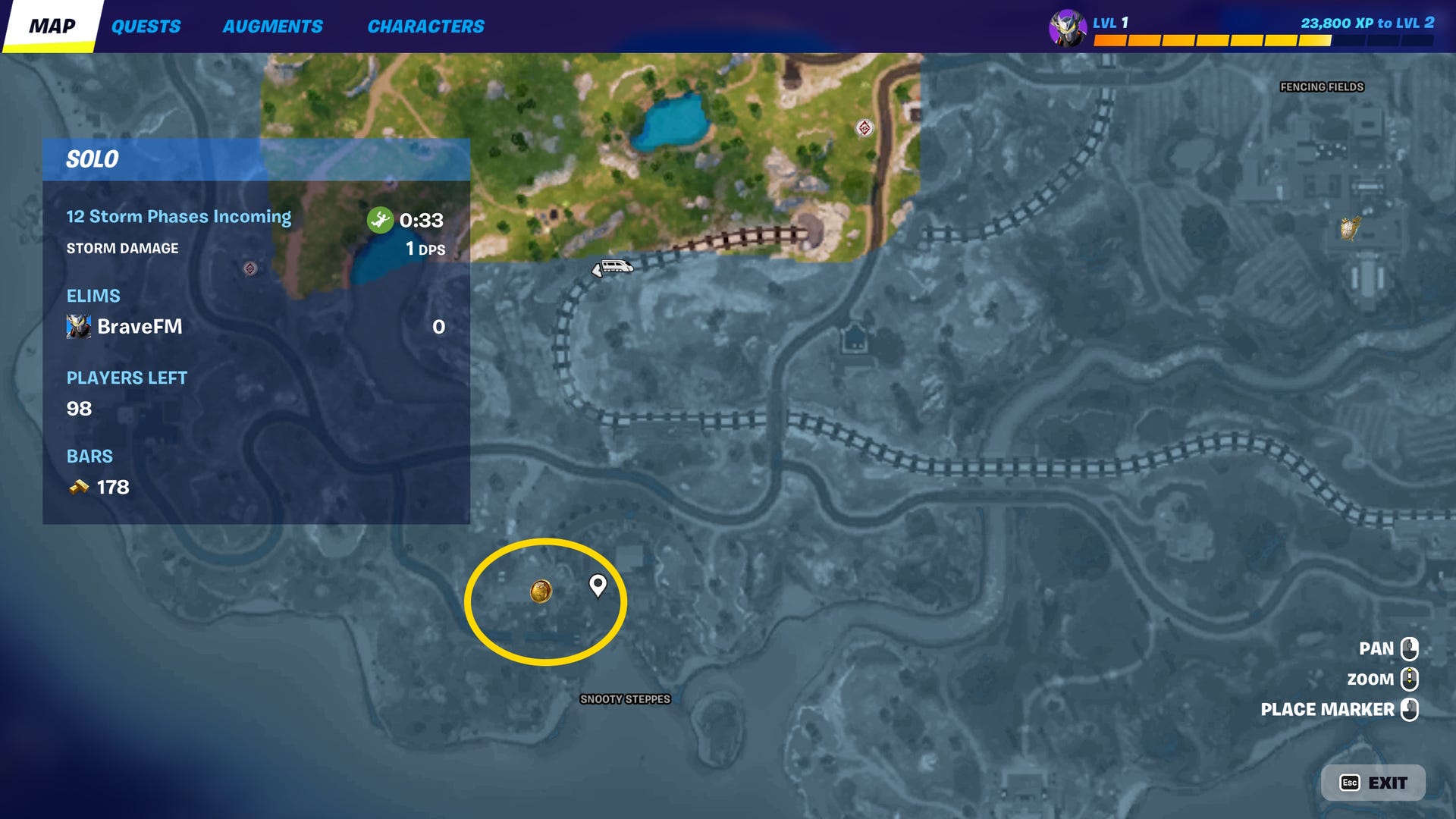Viewport: 1456px width, 819px height.
Task: Click the red capture point icon in the grassland
Action: click(864, 127)
